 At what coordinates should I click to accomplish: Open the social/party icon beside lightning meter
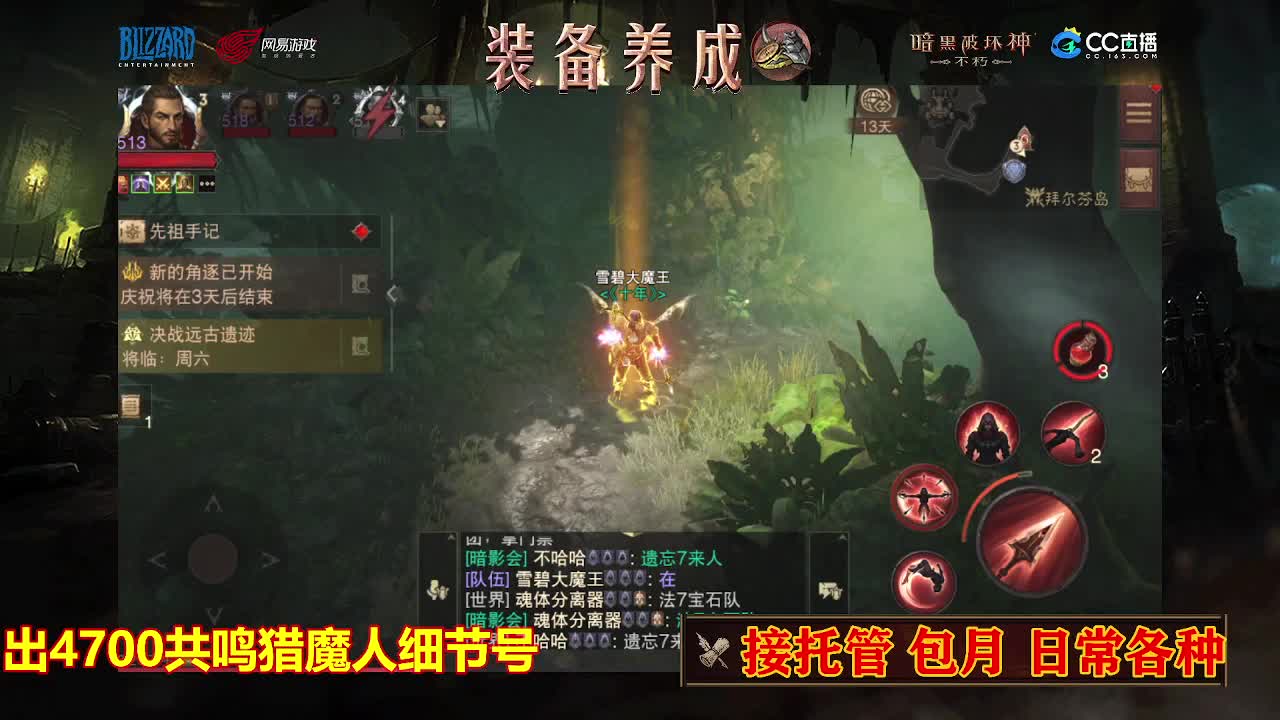430,116
